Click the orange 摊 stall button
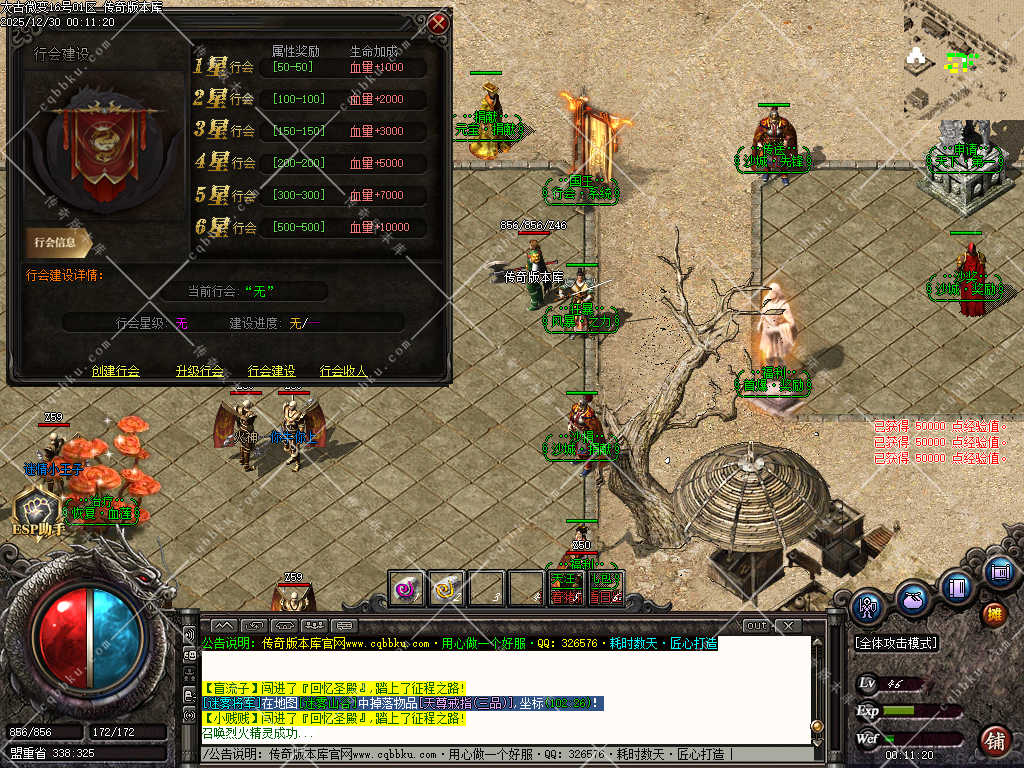Viewport: 1024px width, 768px height. pyautogui.click(x=994, y=613)
